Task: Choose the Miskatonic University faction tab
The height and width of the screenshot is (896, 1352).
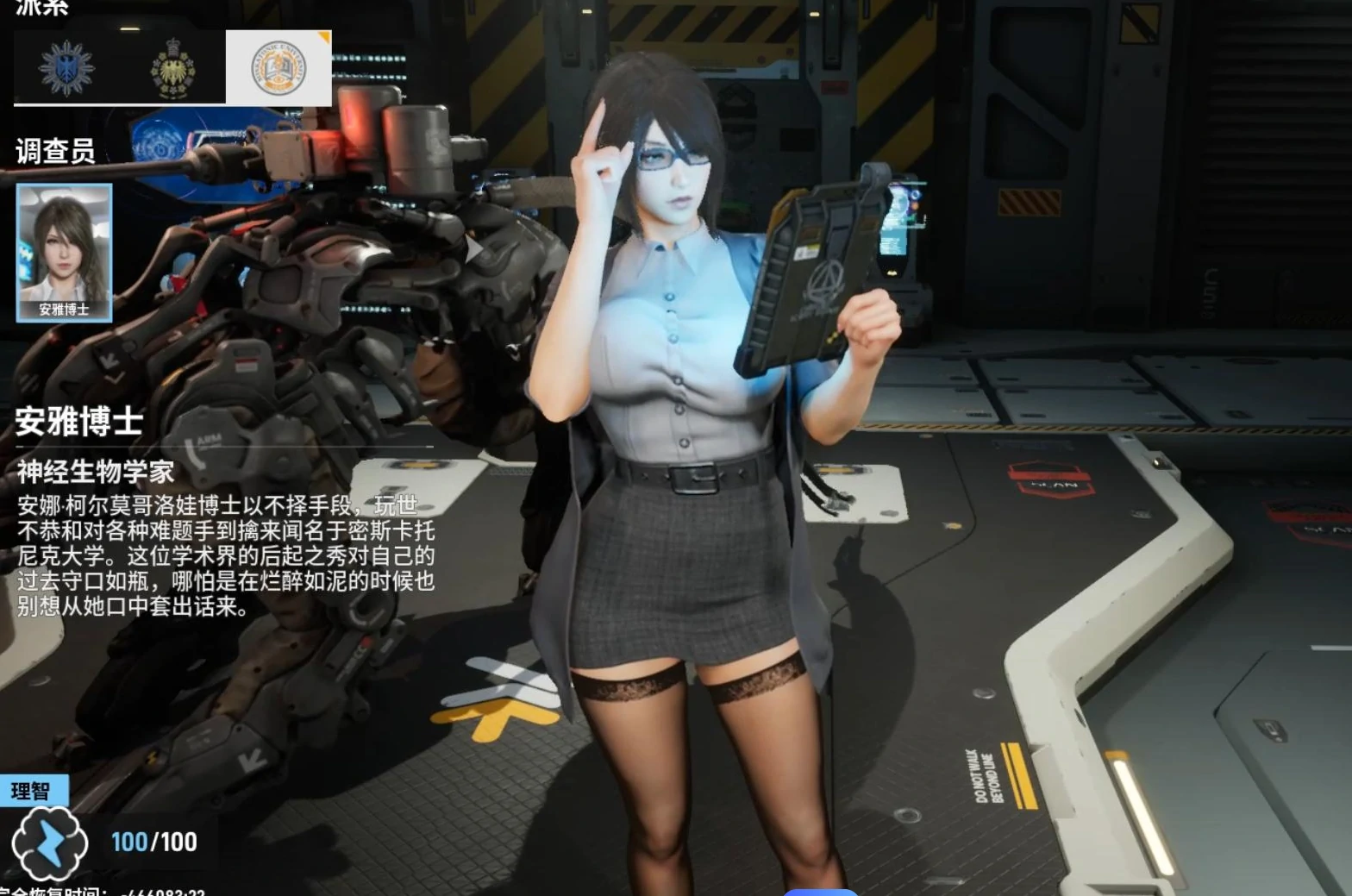Action: click(278, 69)
